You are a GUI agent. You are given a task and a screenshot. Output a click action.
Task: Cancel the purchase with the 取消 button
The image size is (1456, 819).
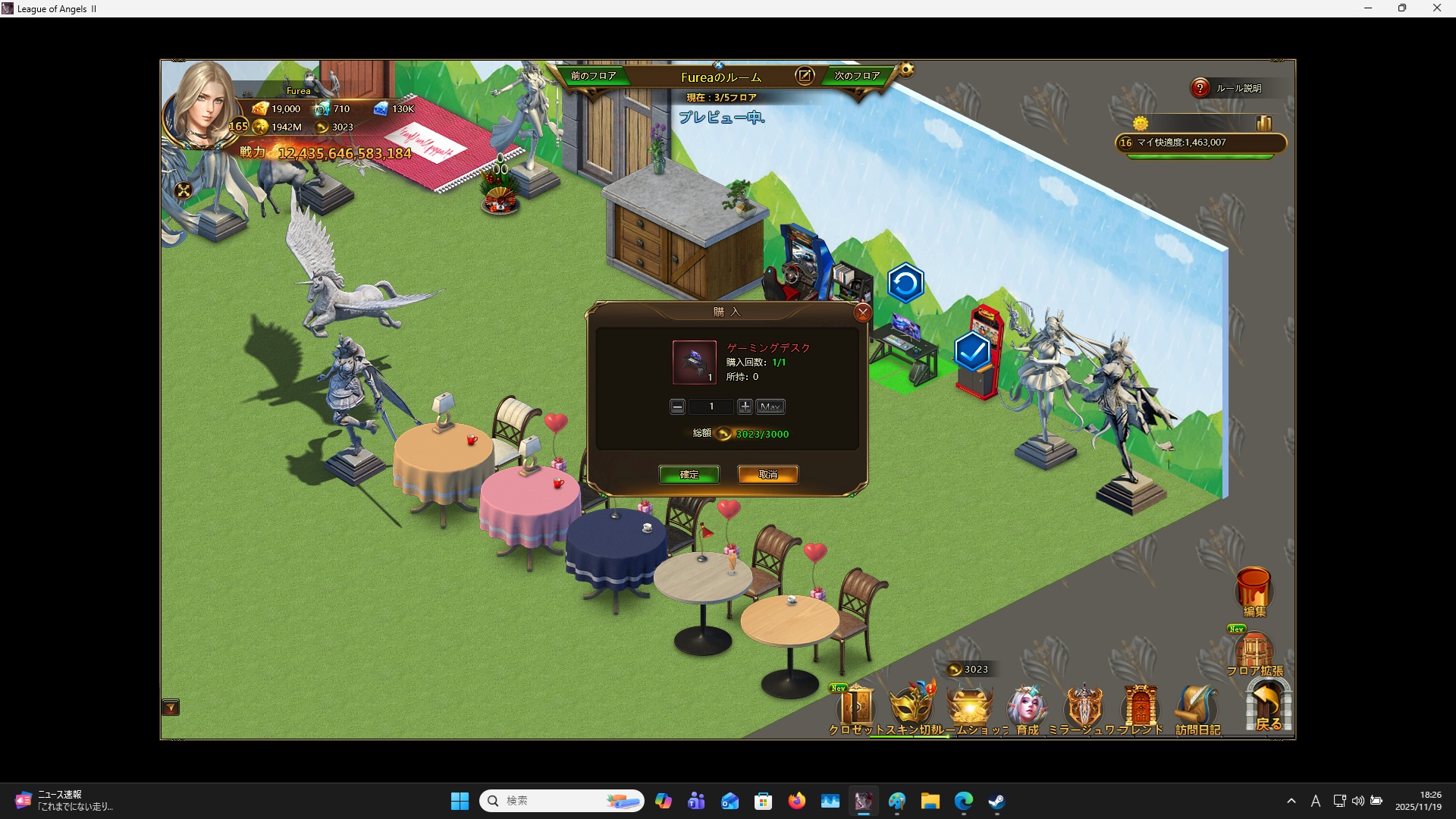[767, 475]
